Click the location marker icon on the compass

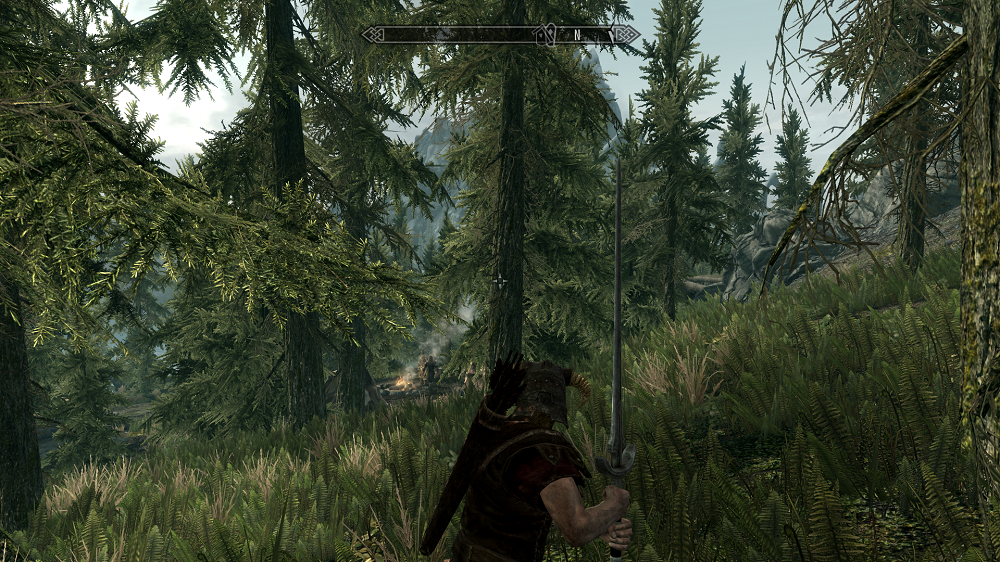pos(546,35)
